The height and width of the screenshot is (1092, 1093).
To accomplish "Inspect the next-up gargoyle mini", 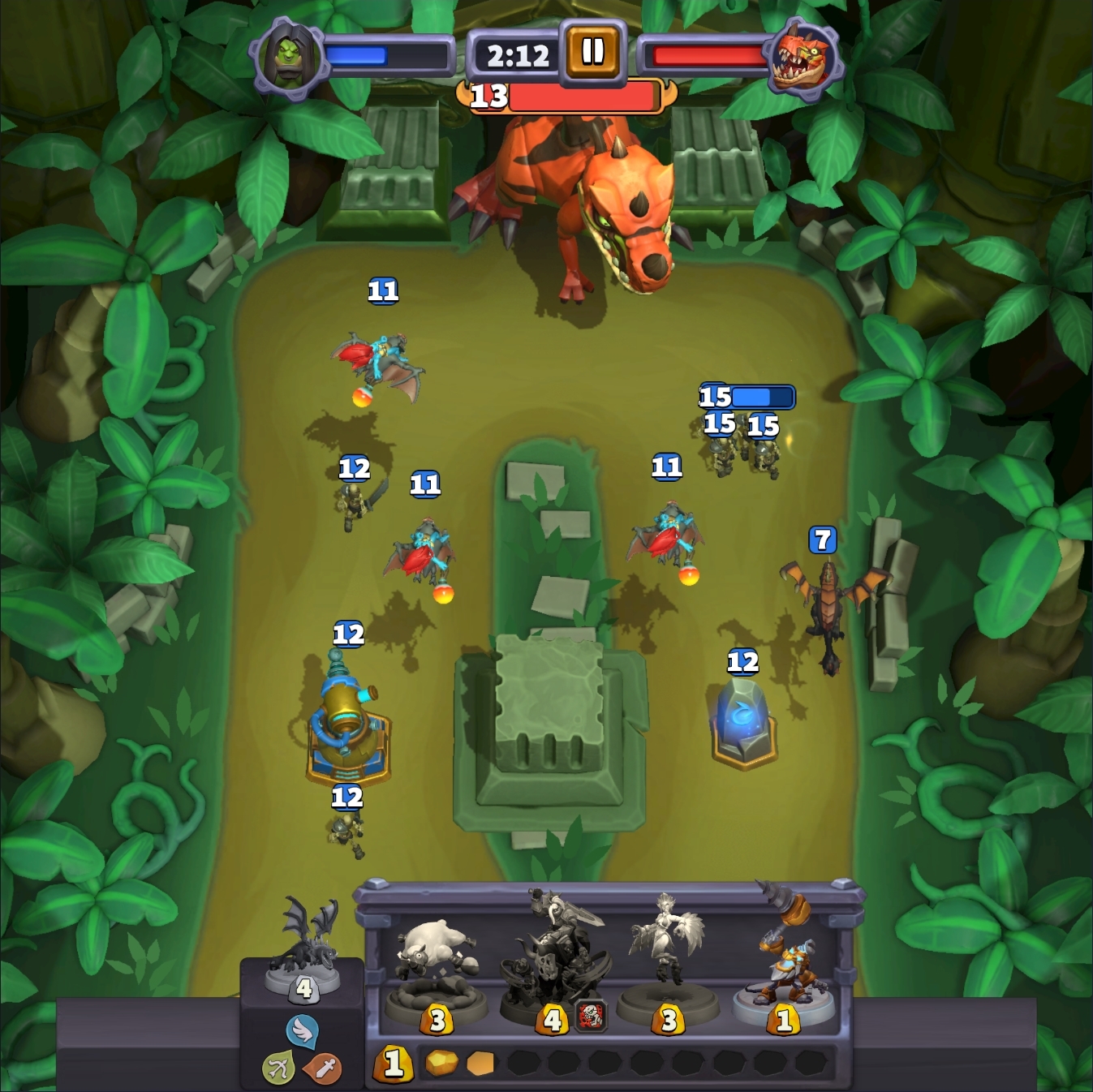I will tap(306, 948).
